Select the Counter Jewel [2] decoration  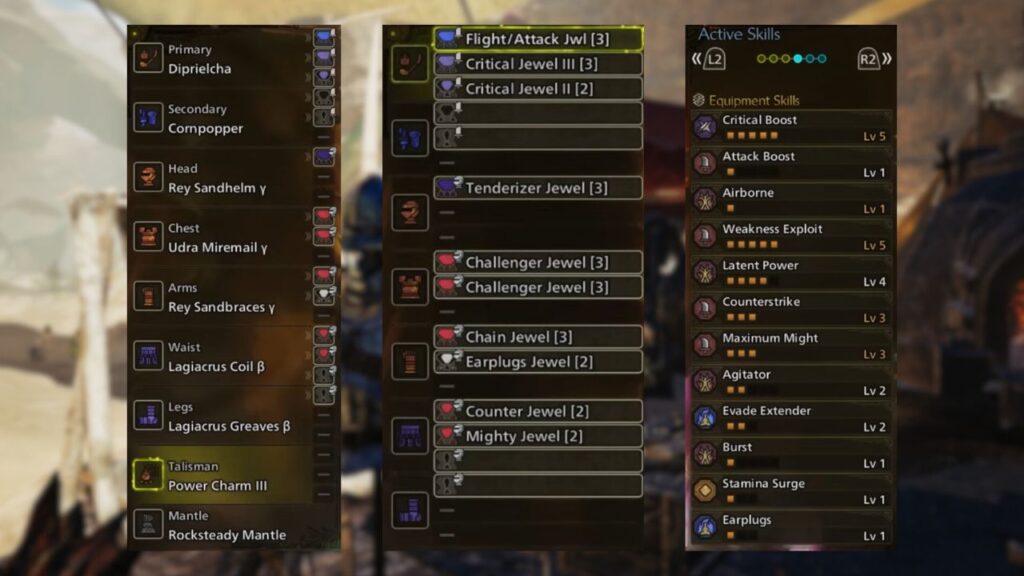[x=538, y=411]
